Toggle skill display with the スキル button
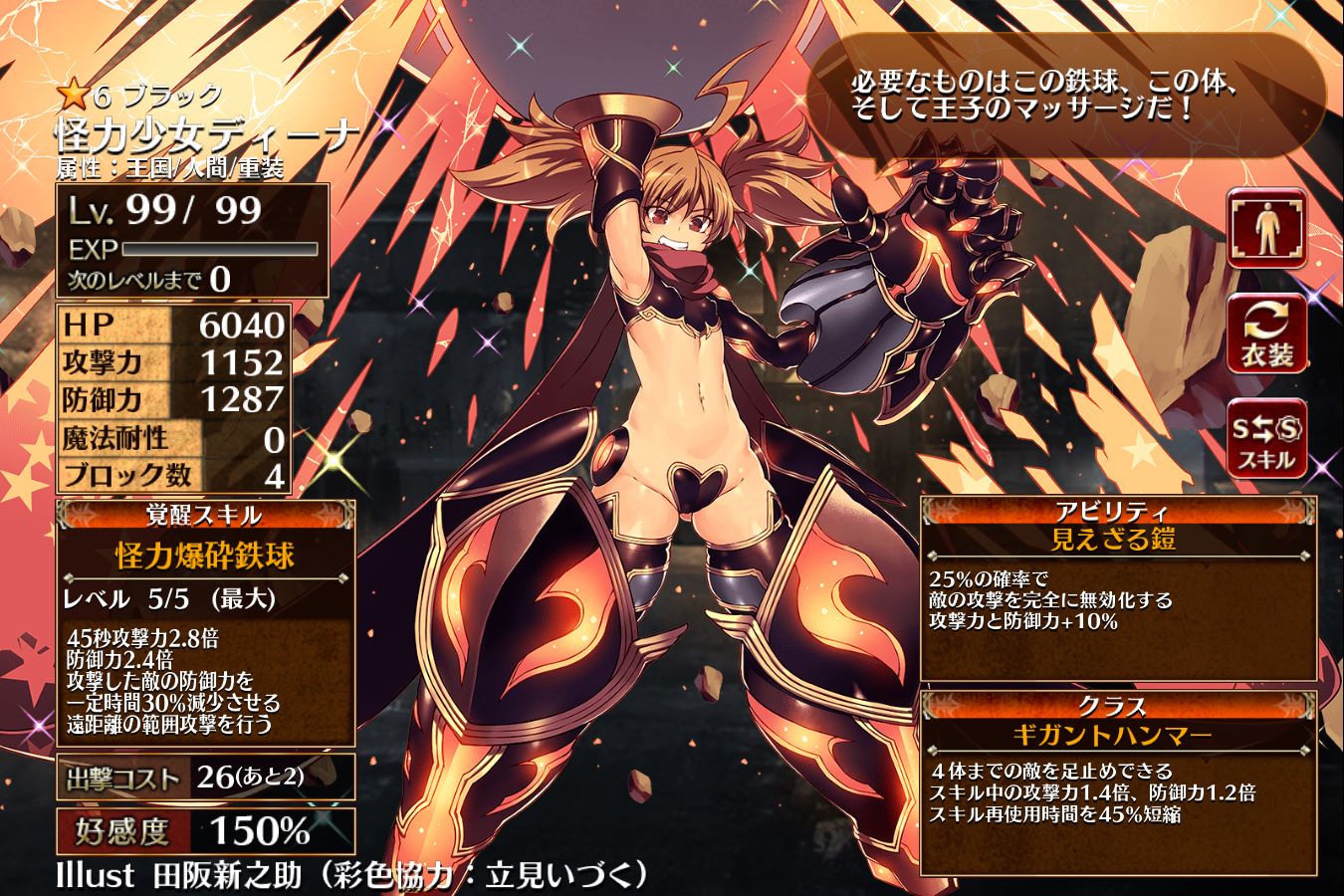This screenshot has width=1344, height=896. point(1266,439)
